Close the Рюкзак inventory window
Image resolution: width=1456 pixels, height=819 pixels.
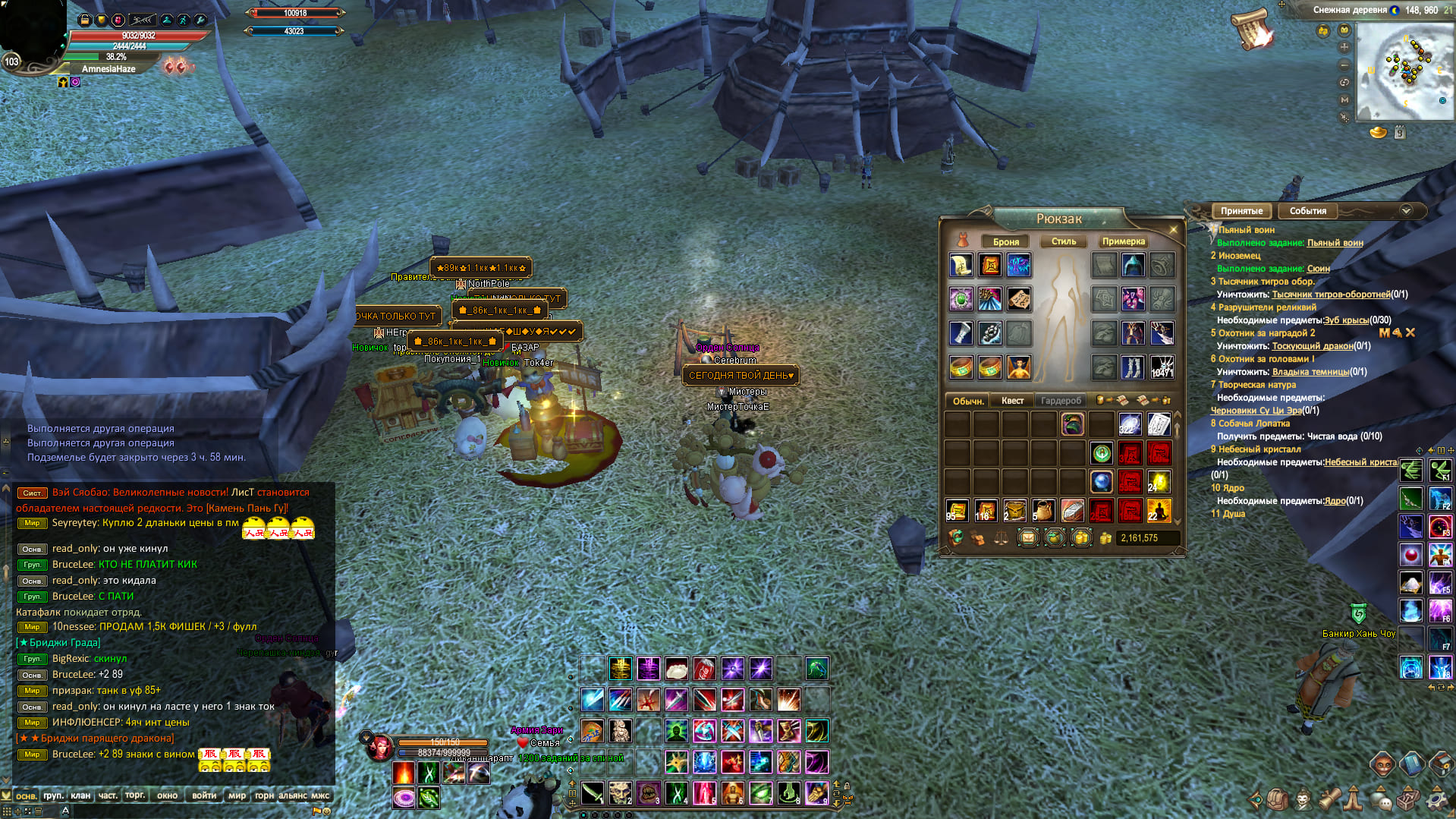coord(1173,229)
